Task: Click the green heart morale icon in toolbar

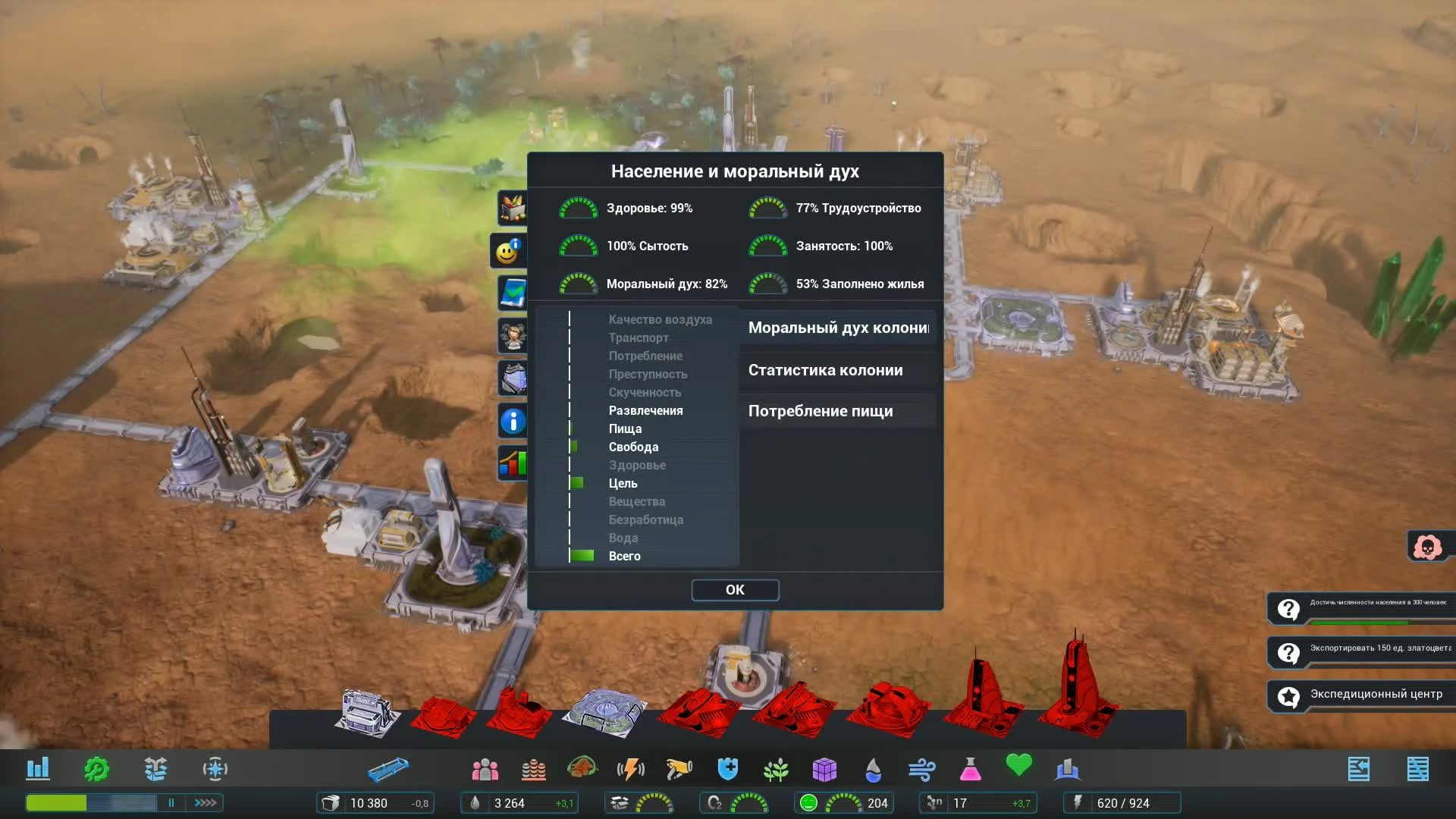Action: tap(1020, 767)
